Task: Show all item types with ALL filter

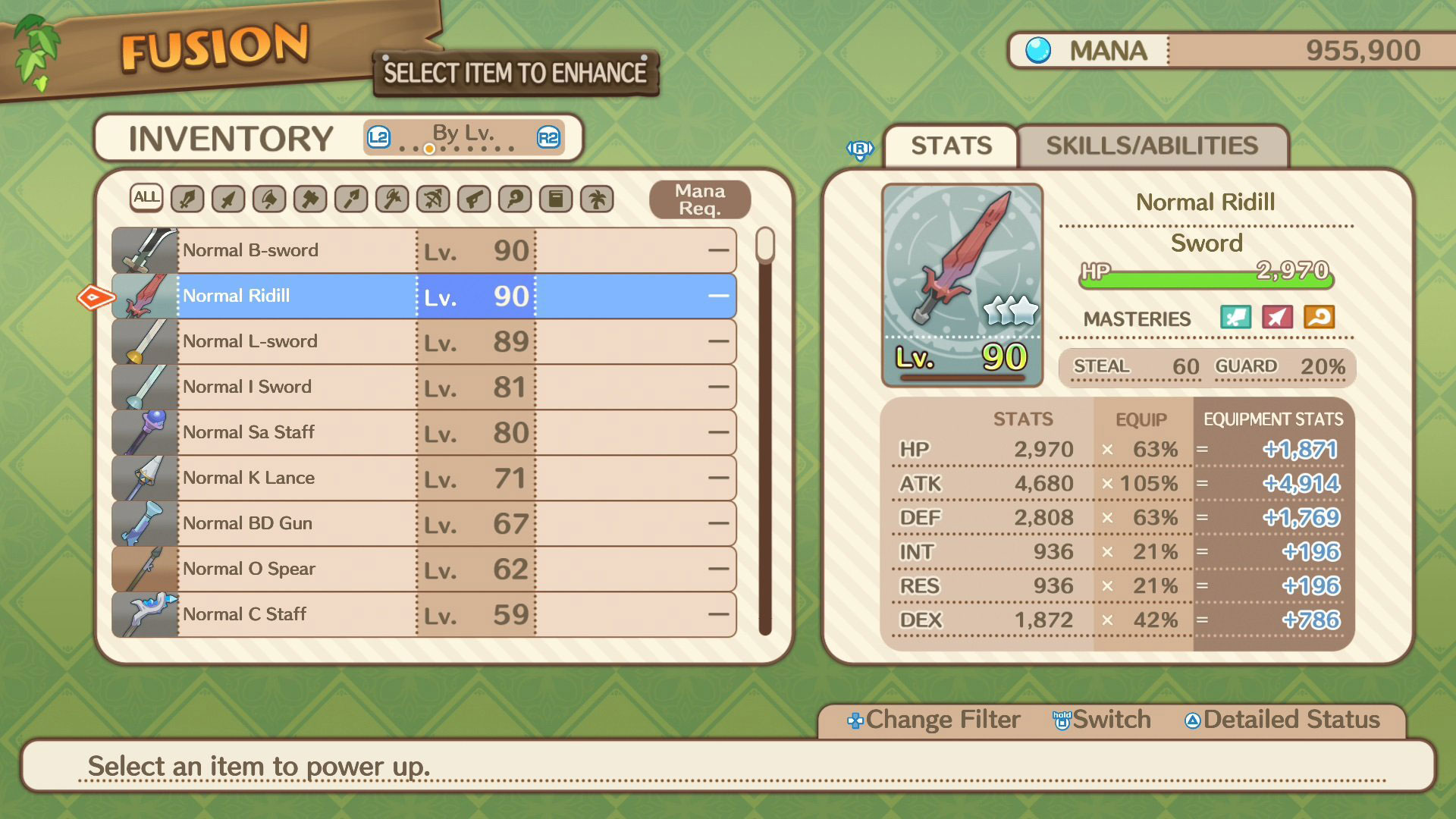Action: tap(146, 199)
